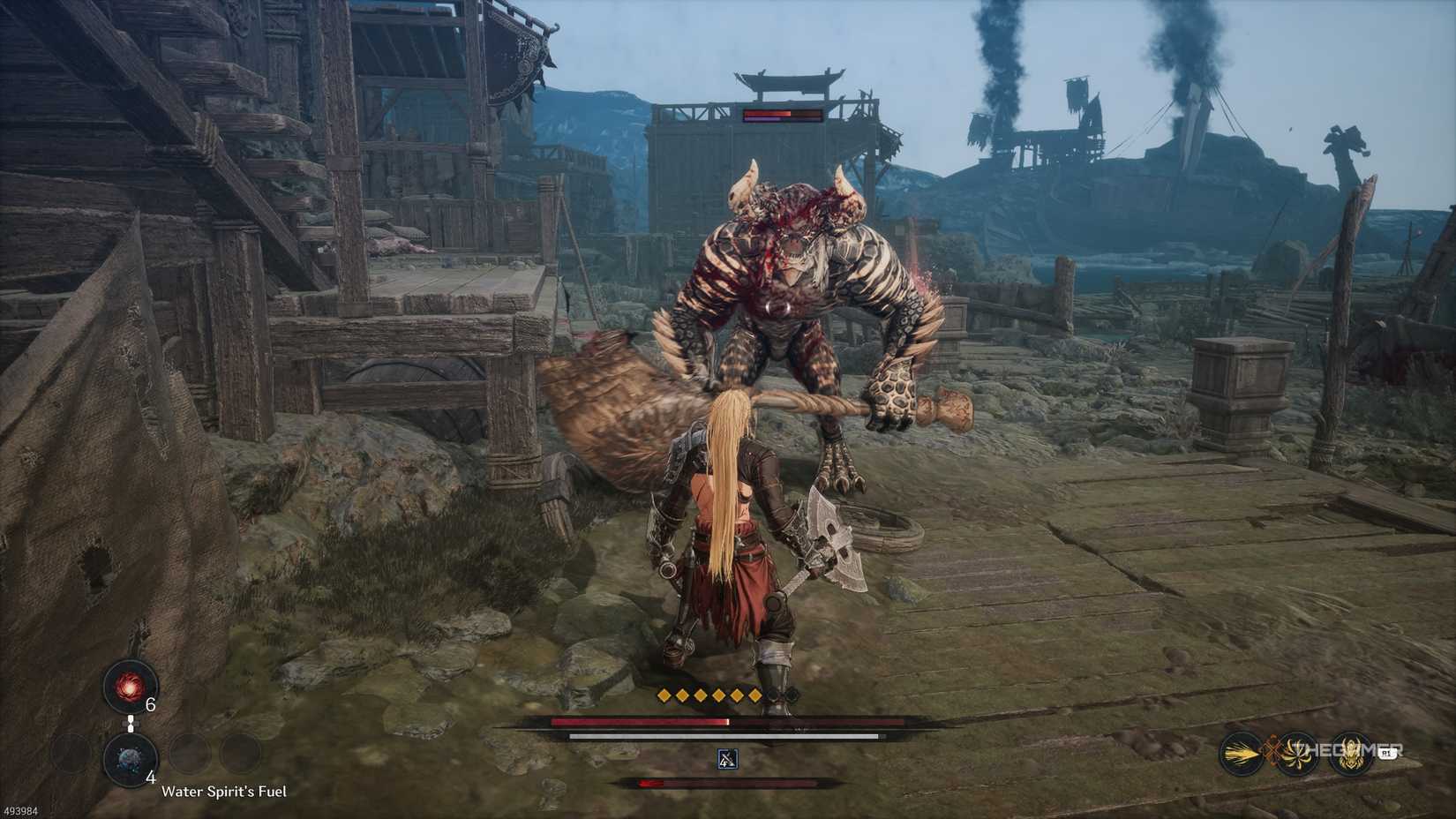Expand the empty slot right of Water Spirit's Fuel
Image resolution: width=1456 pixels, height=819 pixels.
click(x=188, y=753)
